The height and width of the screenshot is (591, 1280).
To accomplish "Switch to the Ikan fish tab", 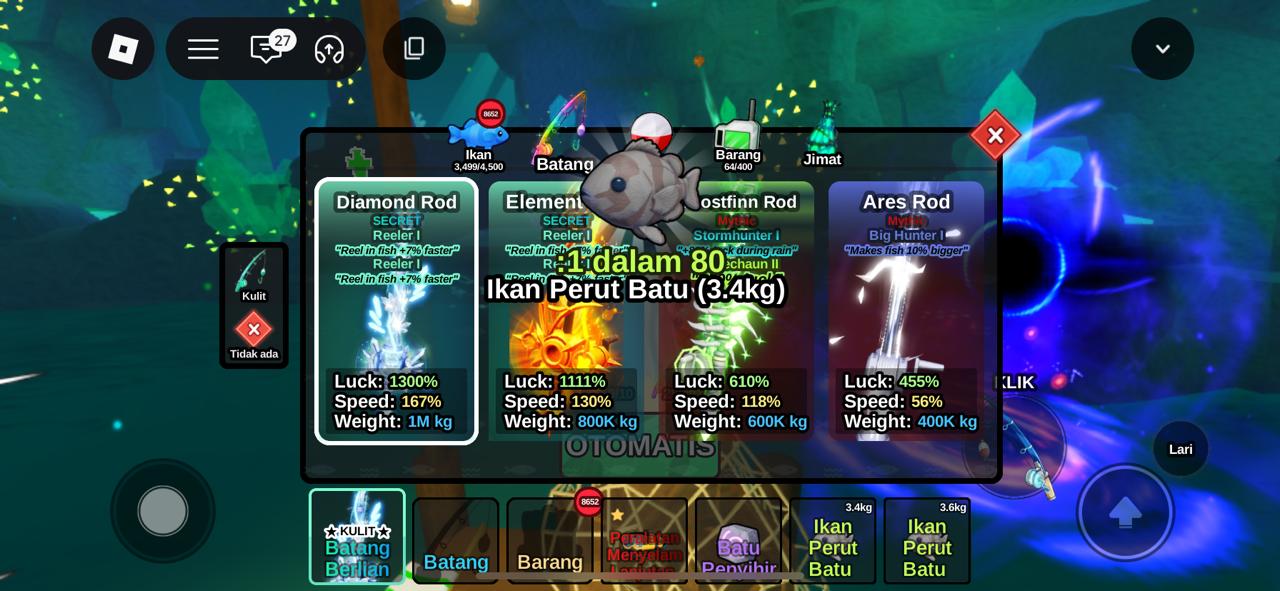I will pos(478,137).
